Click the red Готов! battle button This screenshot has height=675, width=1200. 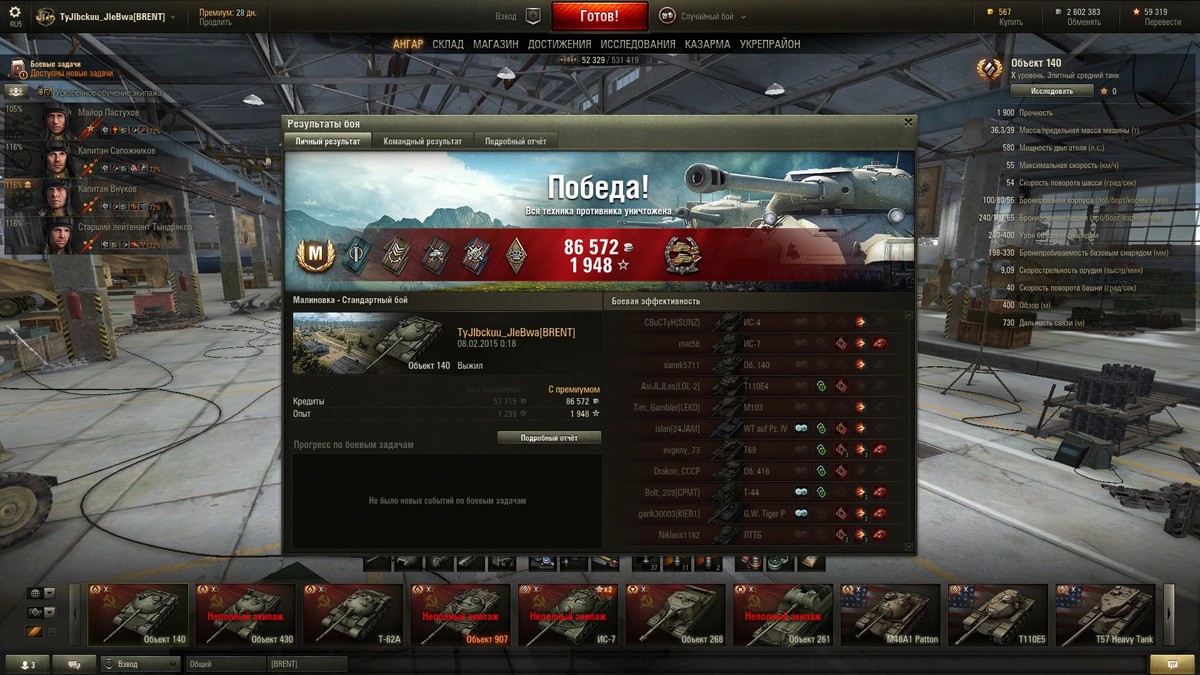[x=599, y=16]
